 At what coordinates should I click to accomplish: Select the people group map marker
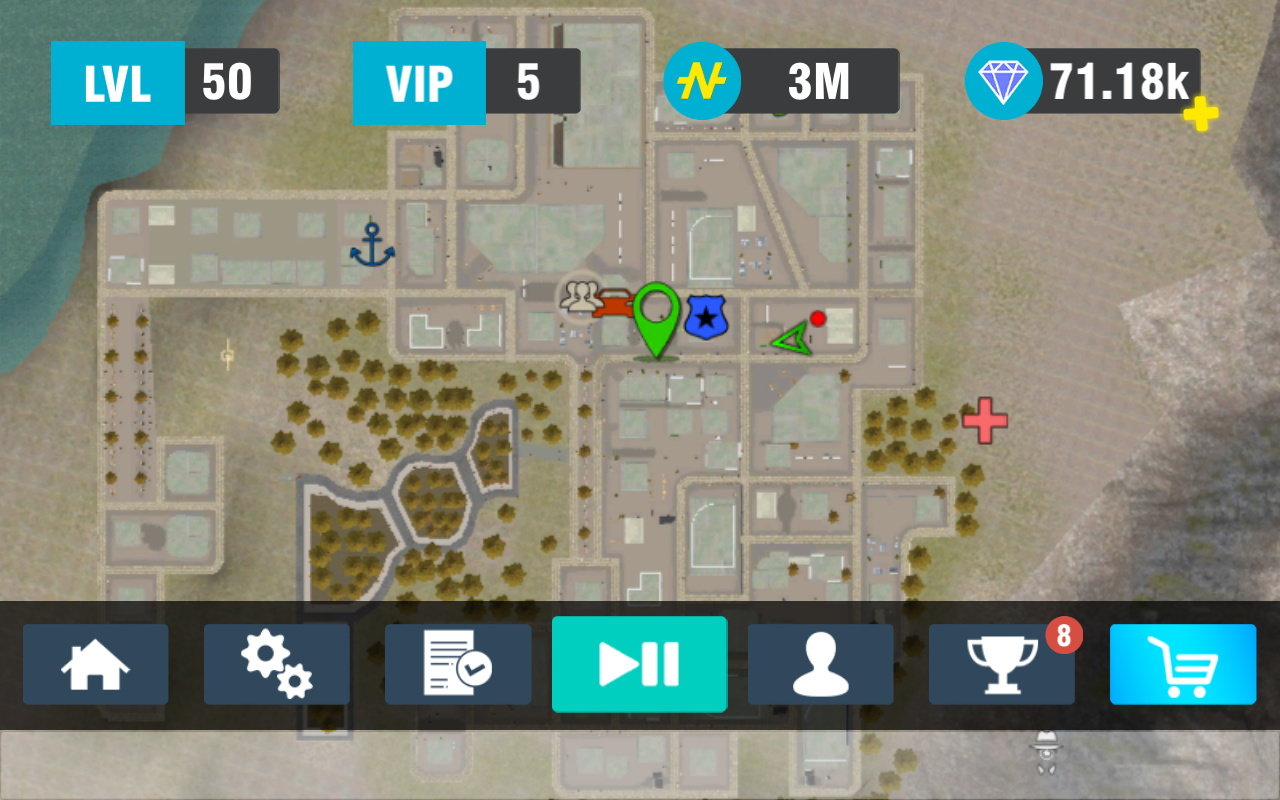coord(580,296)
